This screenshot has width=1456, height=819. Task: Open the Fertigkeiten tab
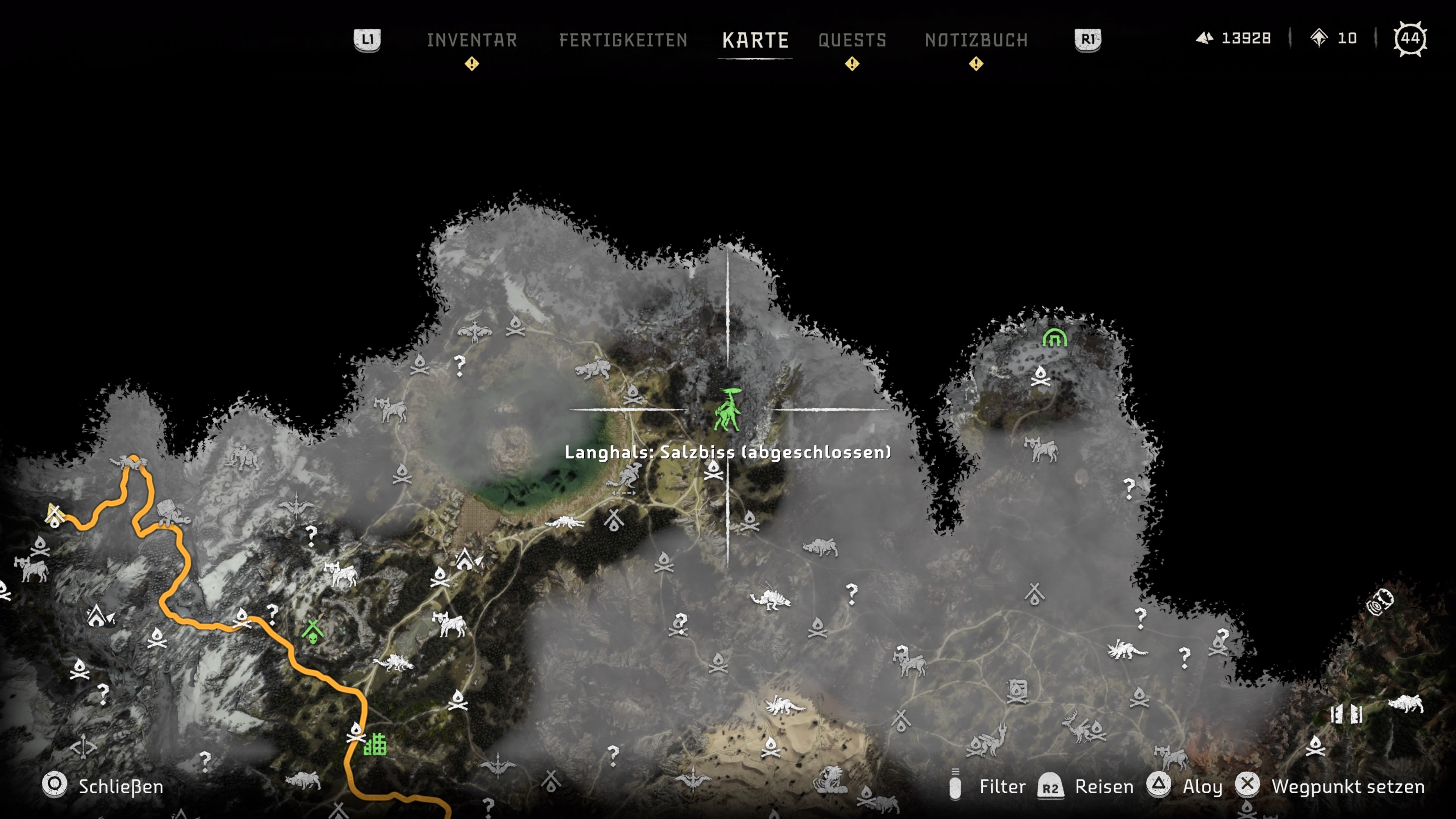tap(623, 40)
